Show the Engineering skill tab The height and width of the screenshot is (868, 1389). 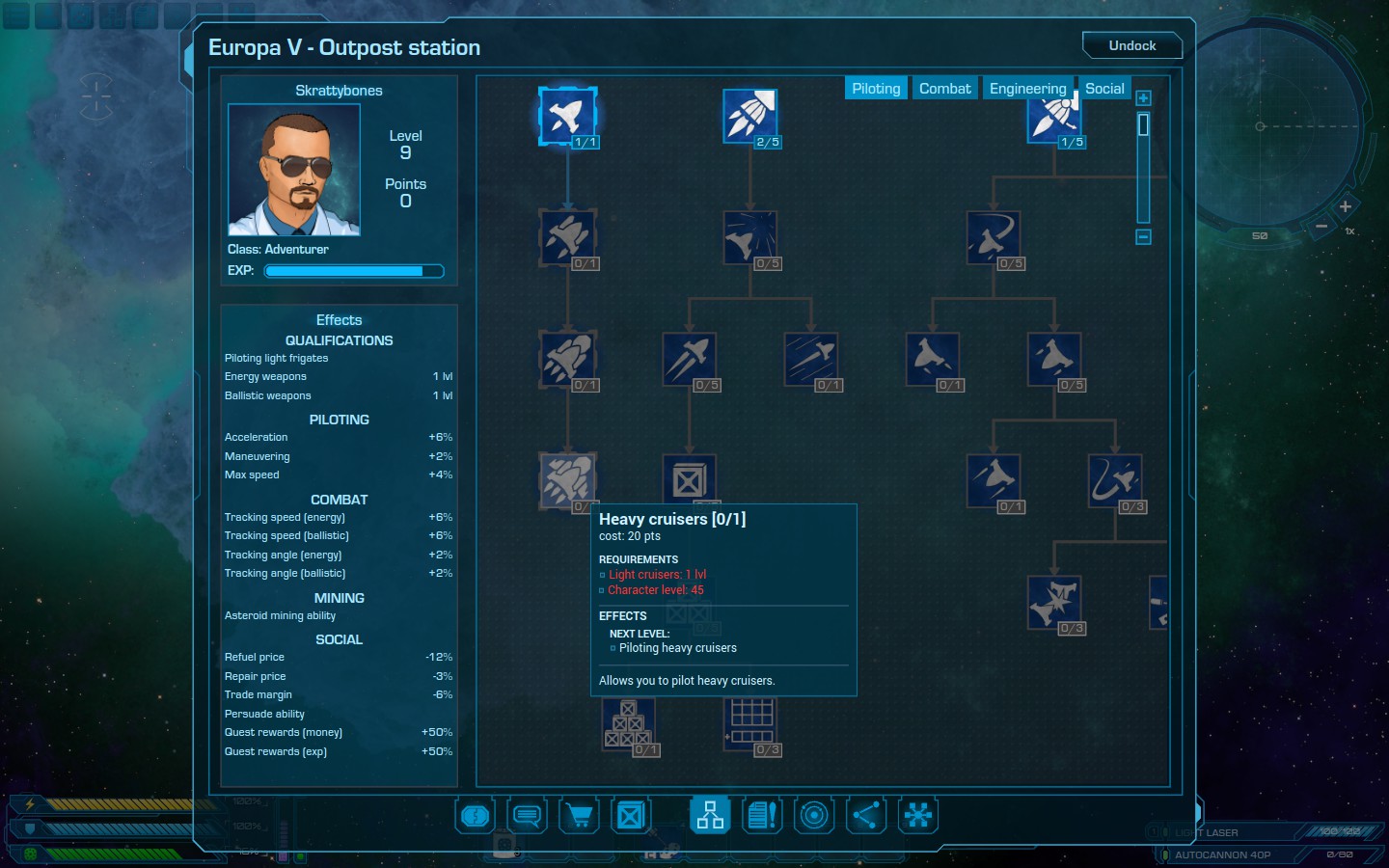tap(1027, 89)
